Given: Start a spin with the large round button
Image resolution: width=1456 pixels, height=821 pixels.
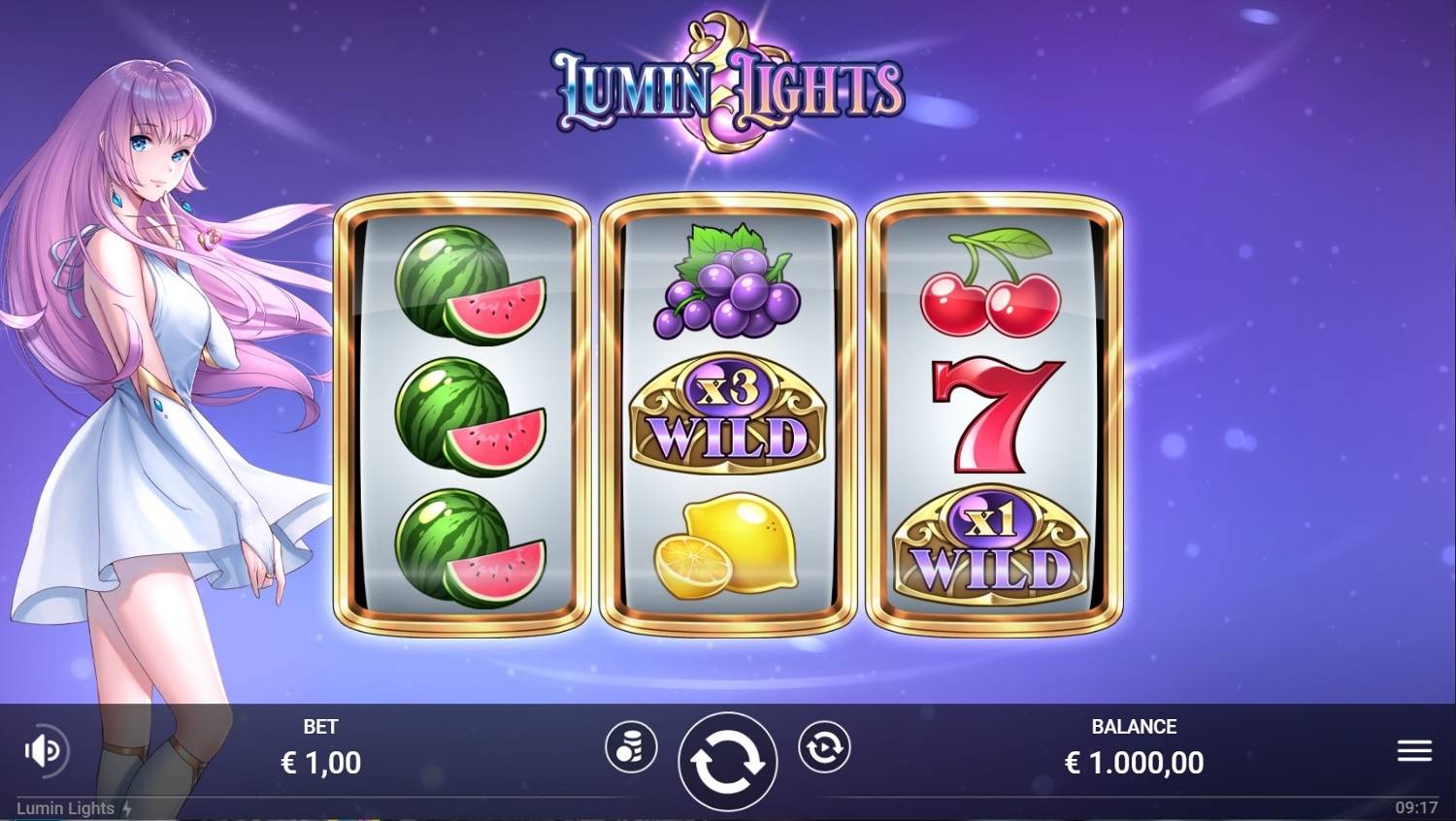Looking at the screenshot, I should click(728, 761).
